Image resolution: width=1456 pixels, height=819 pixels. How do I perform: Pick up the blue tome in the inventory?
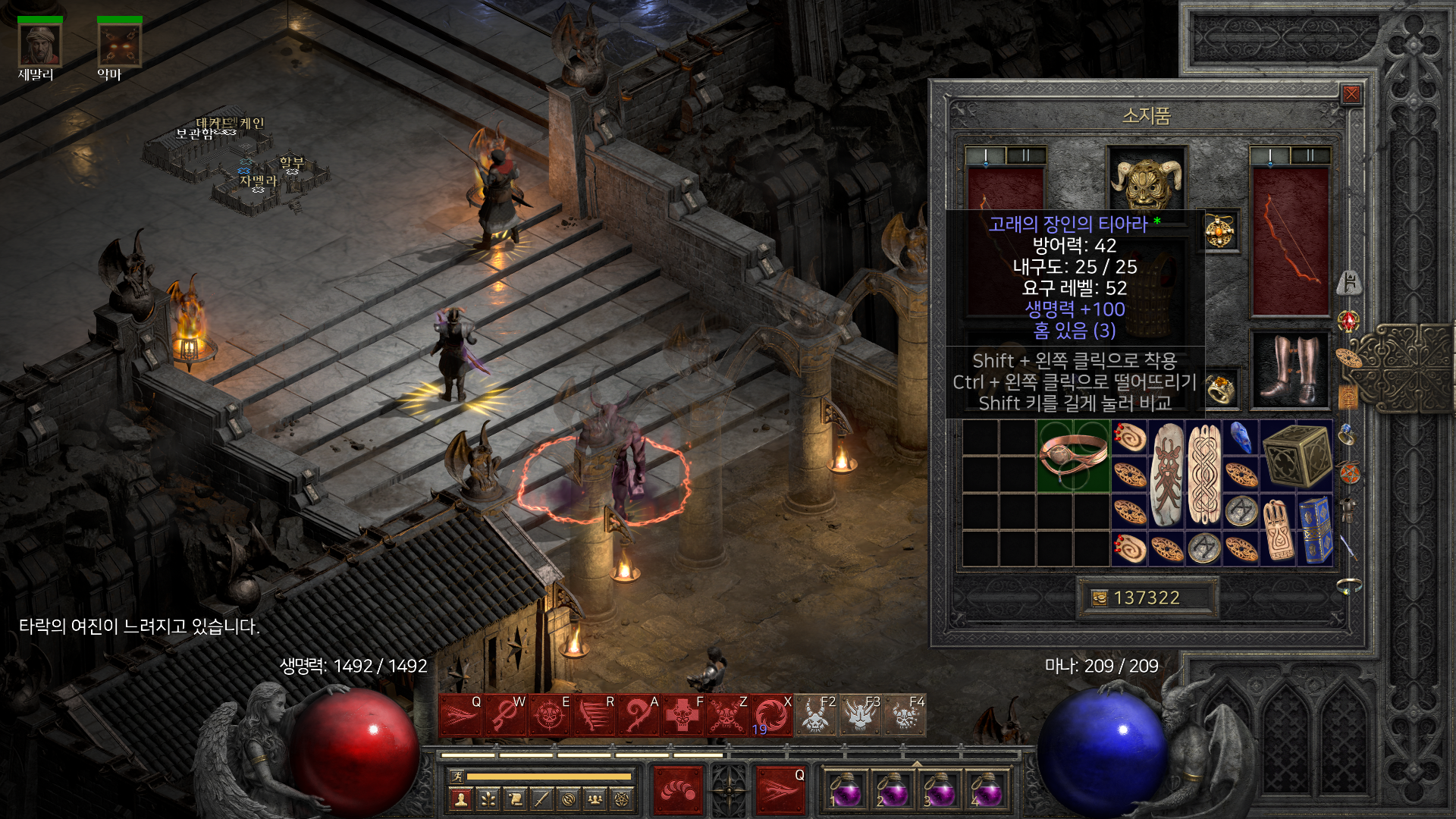[x=1315, y=530]
